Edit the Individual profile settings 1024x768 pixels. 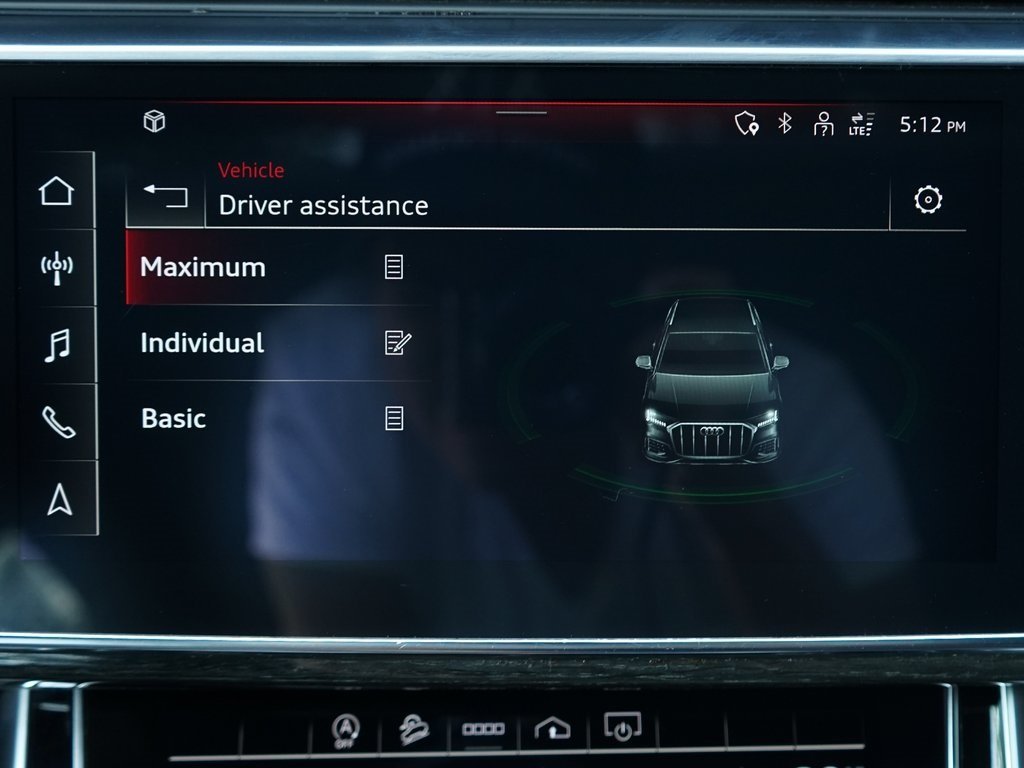[x=396, y=343]
